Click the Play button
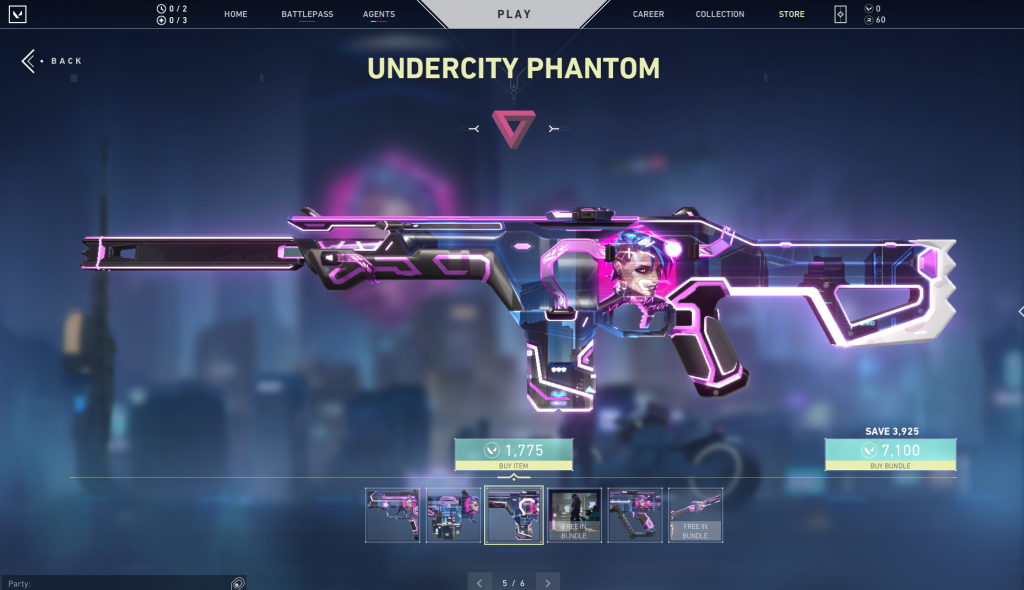1024x590 pixels. click(x=514, y=15)
